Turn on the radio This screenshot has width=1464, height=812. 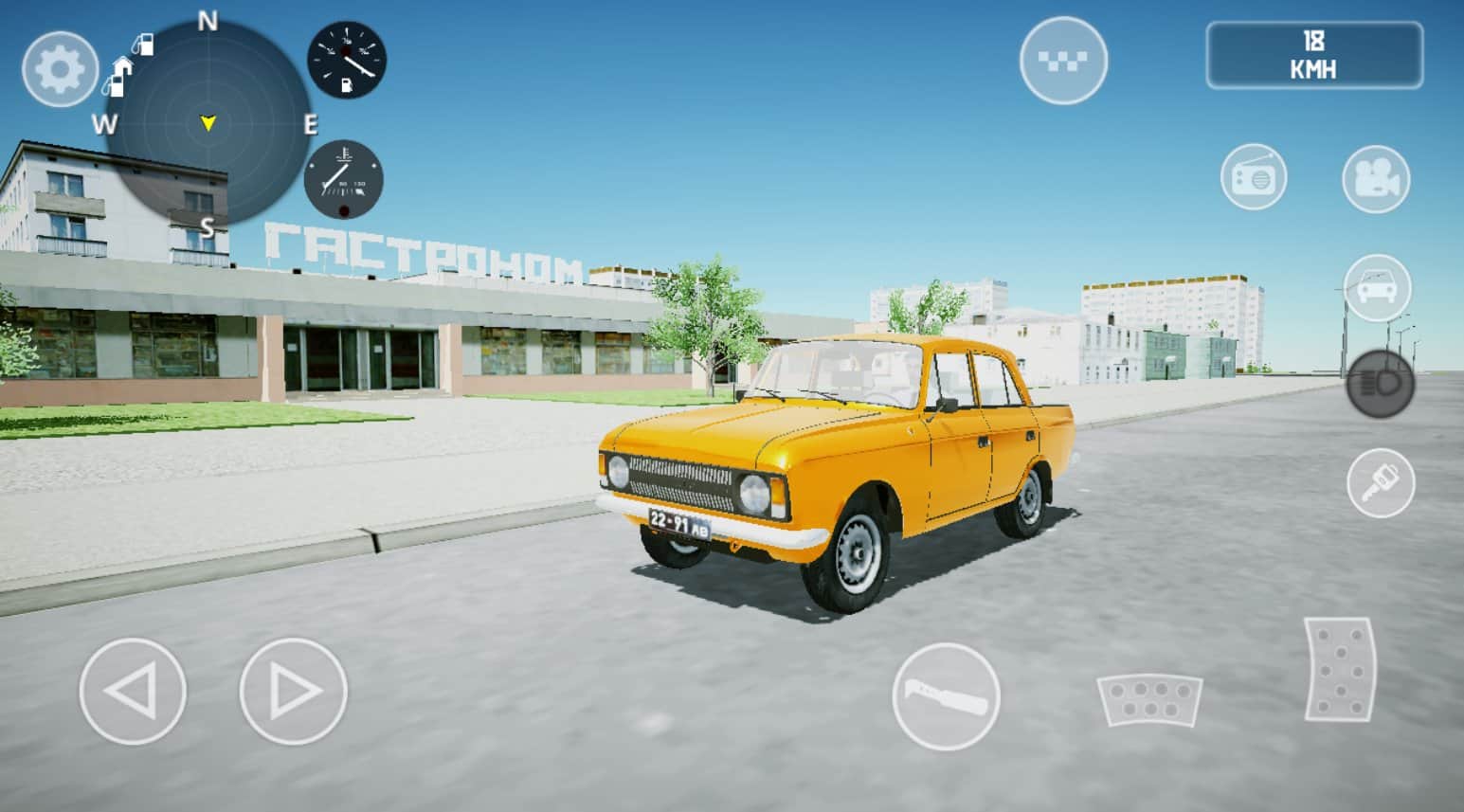coord(1253,177)
